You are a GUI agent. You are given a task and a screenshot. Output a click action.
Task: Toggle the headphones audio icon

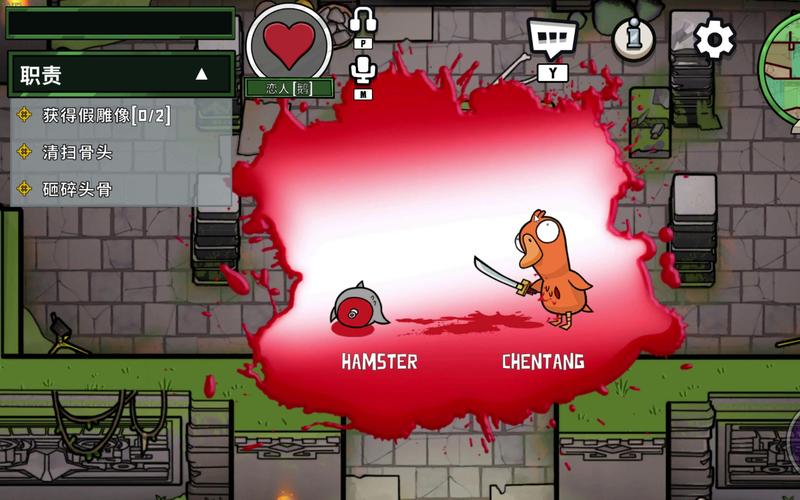point(363,20)
